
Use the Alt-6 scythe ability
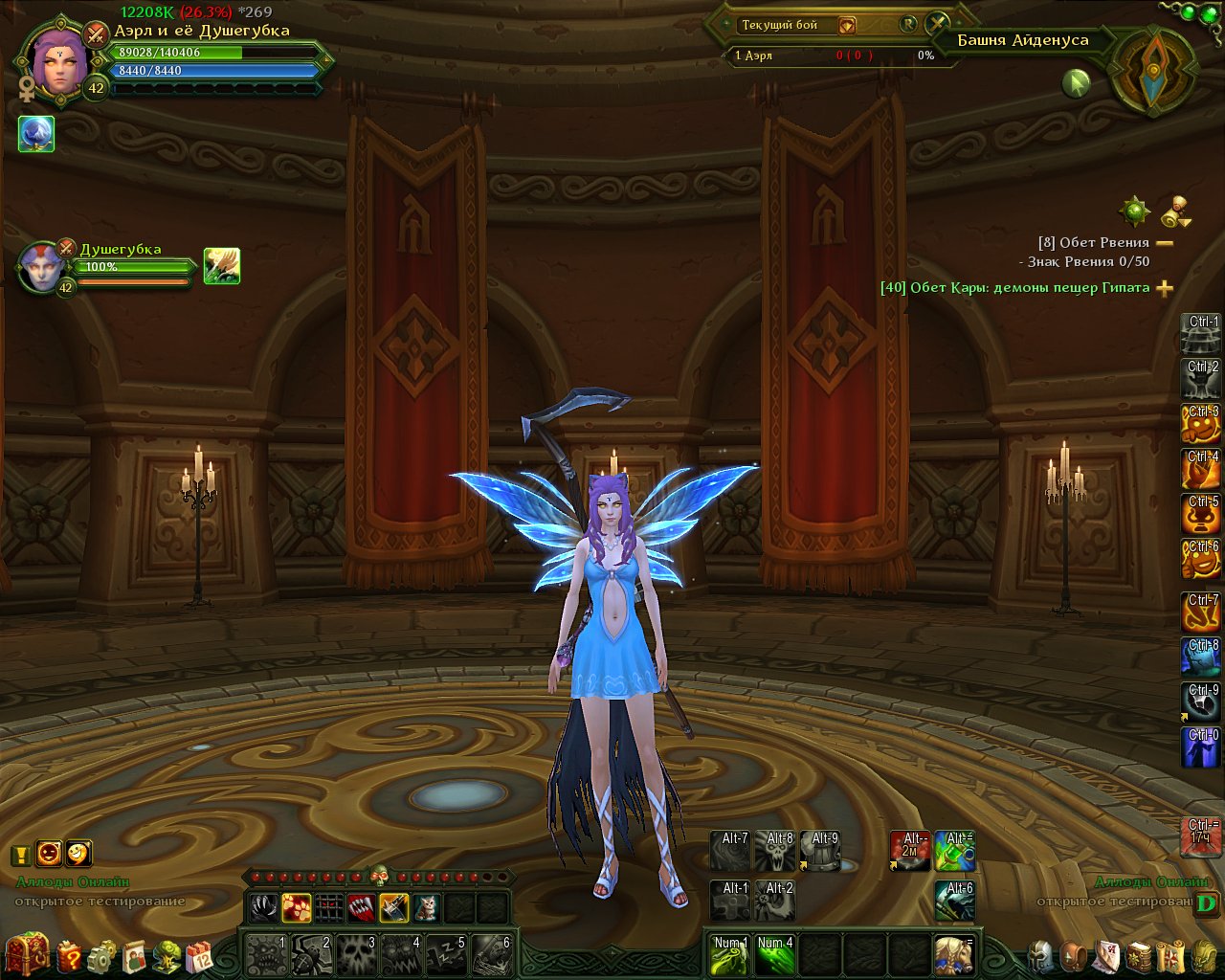tap(954, 901)
